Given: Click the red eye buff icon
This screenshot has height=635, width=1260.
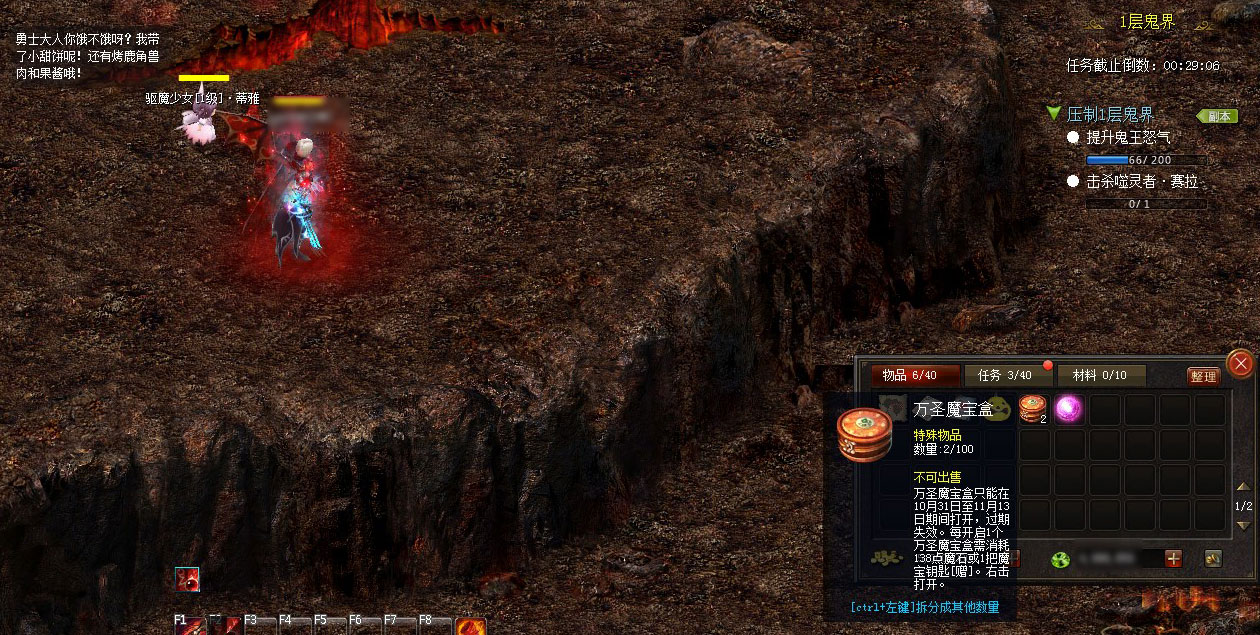Looking at the screenshot, I should click(x=187, y=579).
